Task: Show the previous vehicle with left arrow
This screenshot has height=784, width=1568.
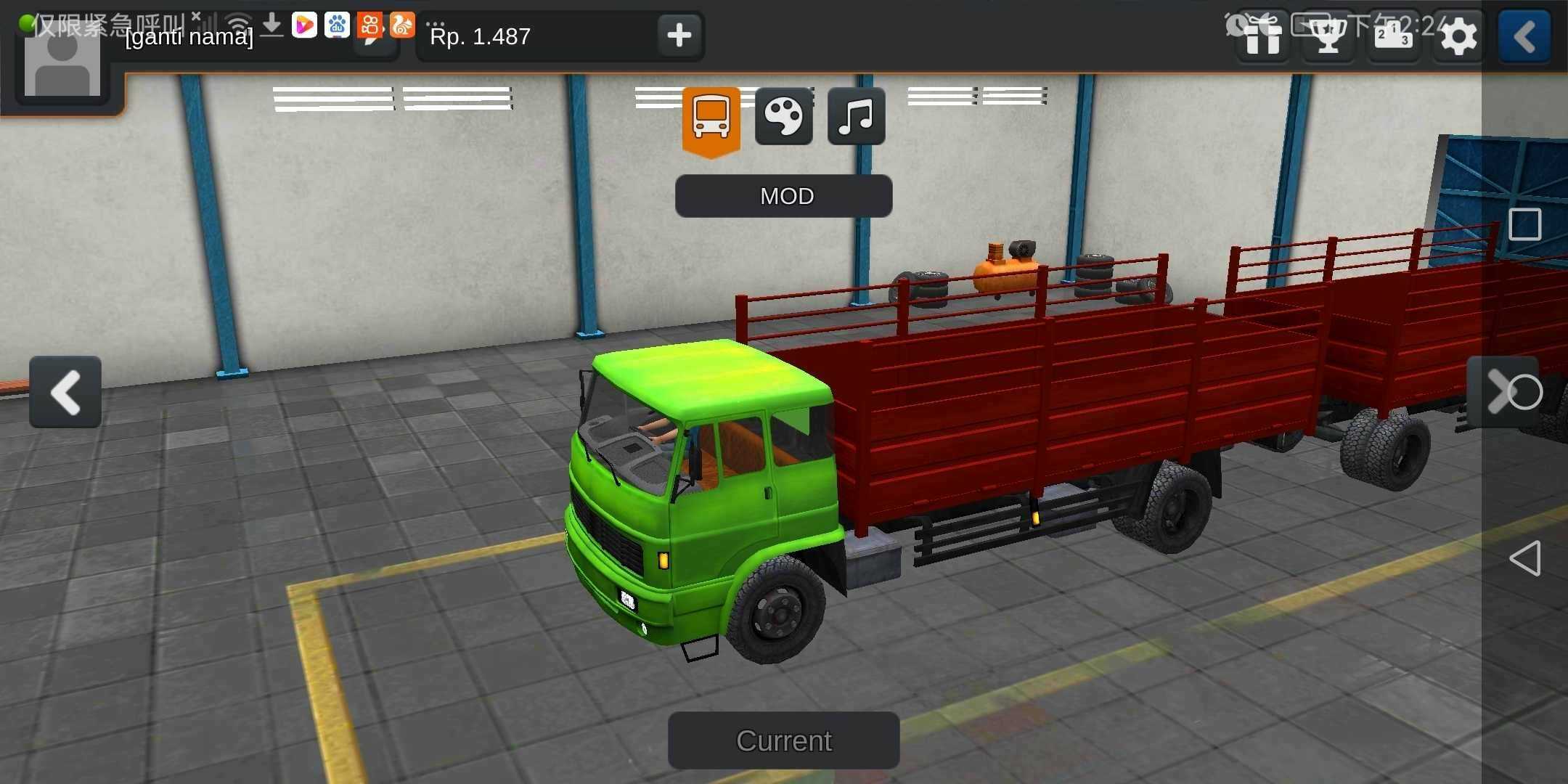Action: pyautogui.click(x=65, y=392)
